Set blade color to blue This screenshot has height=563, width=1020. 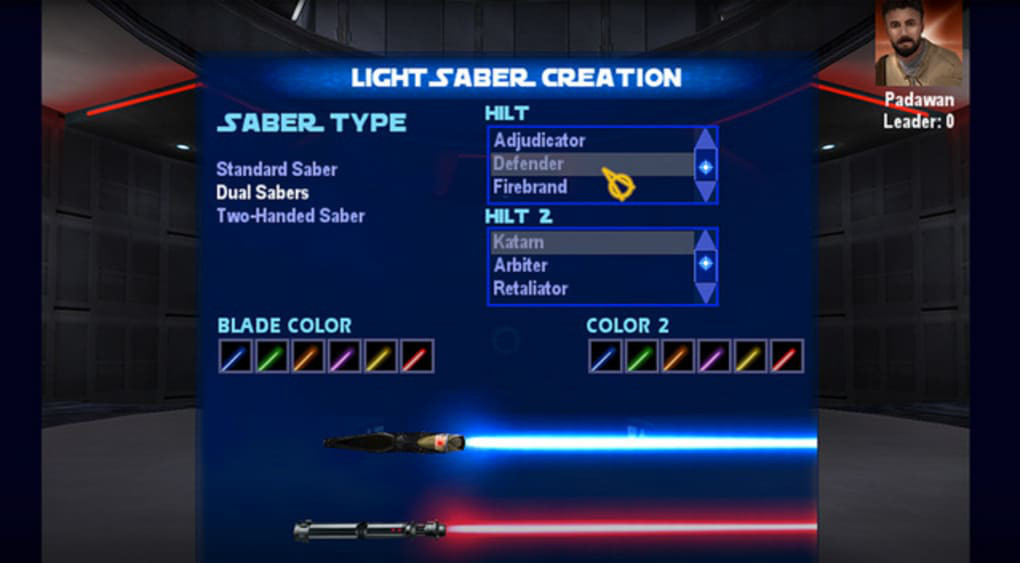tap(236, 356)
